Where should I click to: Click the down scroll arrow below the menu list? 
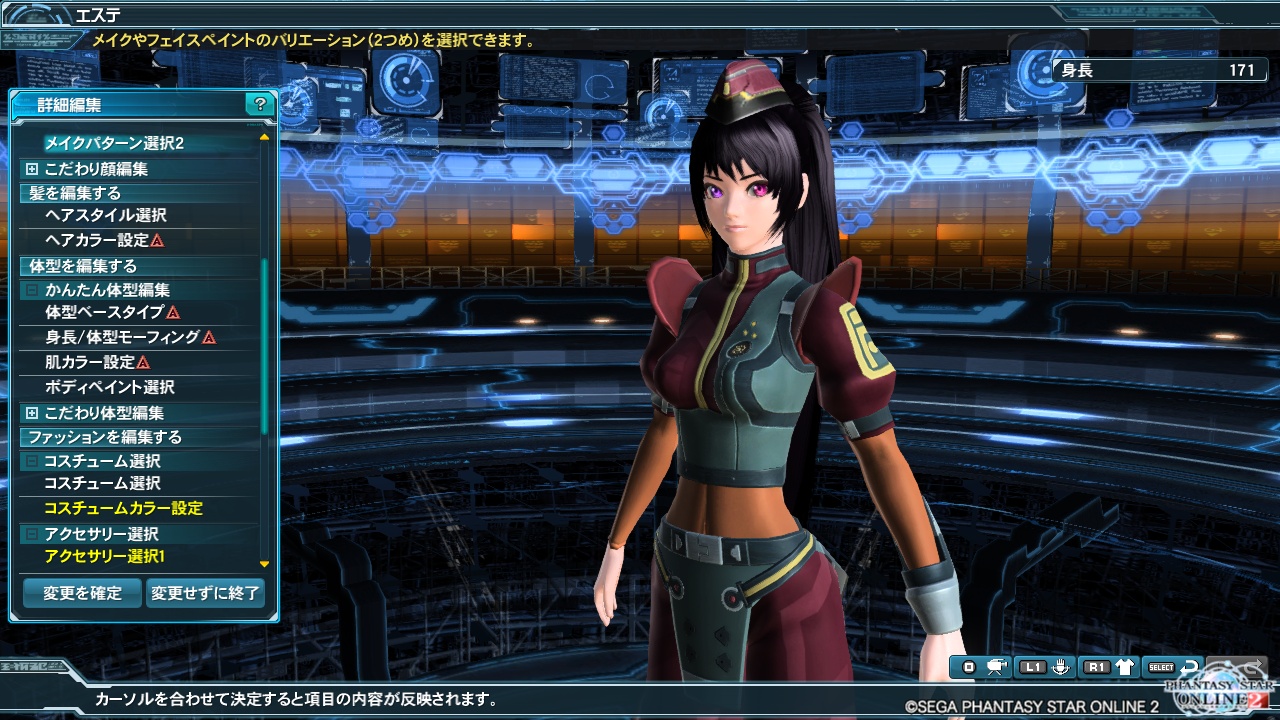pos(264,562)
